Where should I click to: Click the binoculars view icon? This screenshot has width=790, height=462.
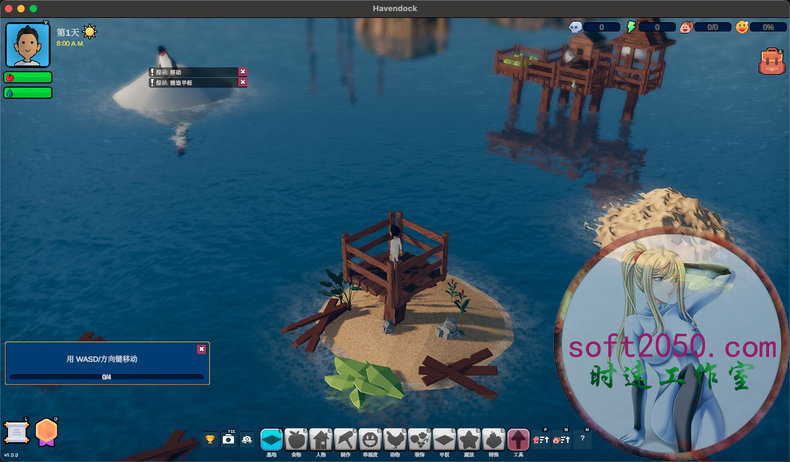click(x=246, y=439)
